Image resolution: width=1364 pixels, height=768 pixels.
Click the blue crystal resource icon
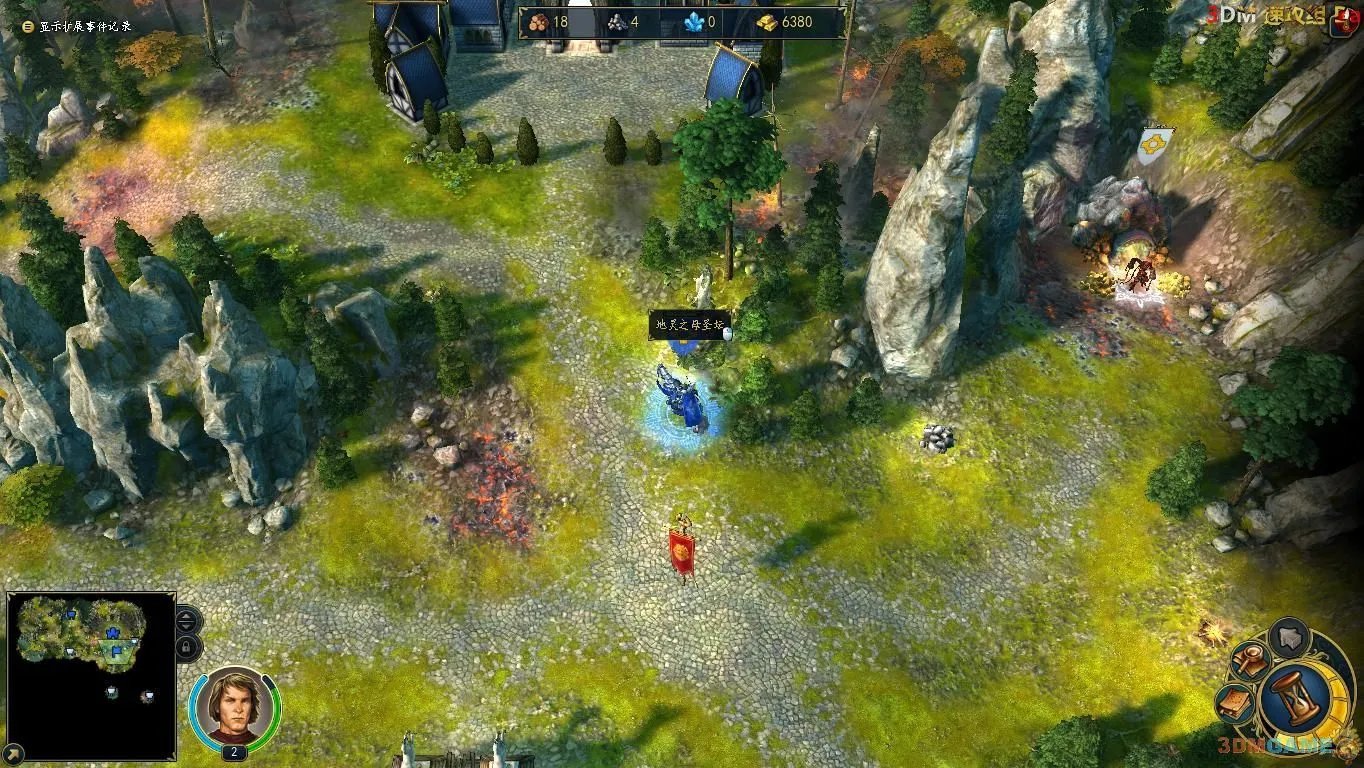693,19
